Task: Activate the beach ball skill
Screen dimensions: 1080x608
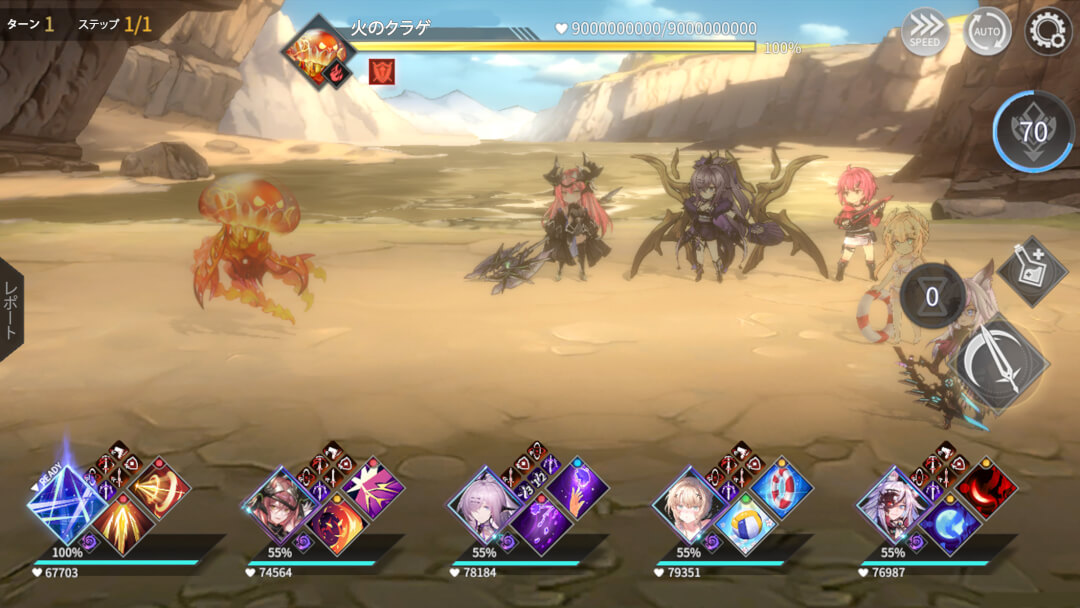Action: coord(745,524)
